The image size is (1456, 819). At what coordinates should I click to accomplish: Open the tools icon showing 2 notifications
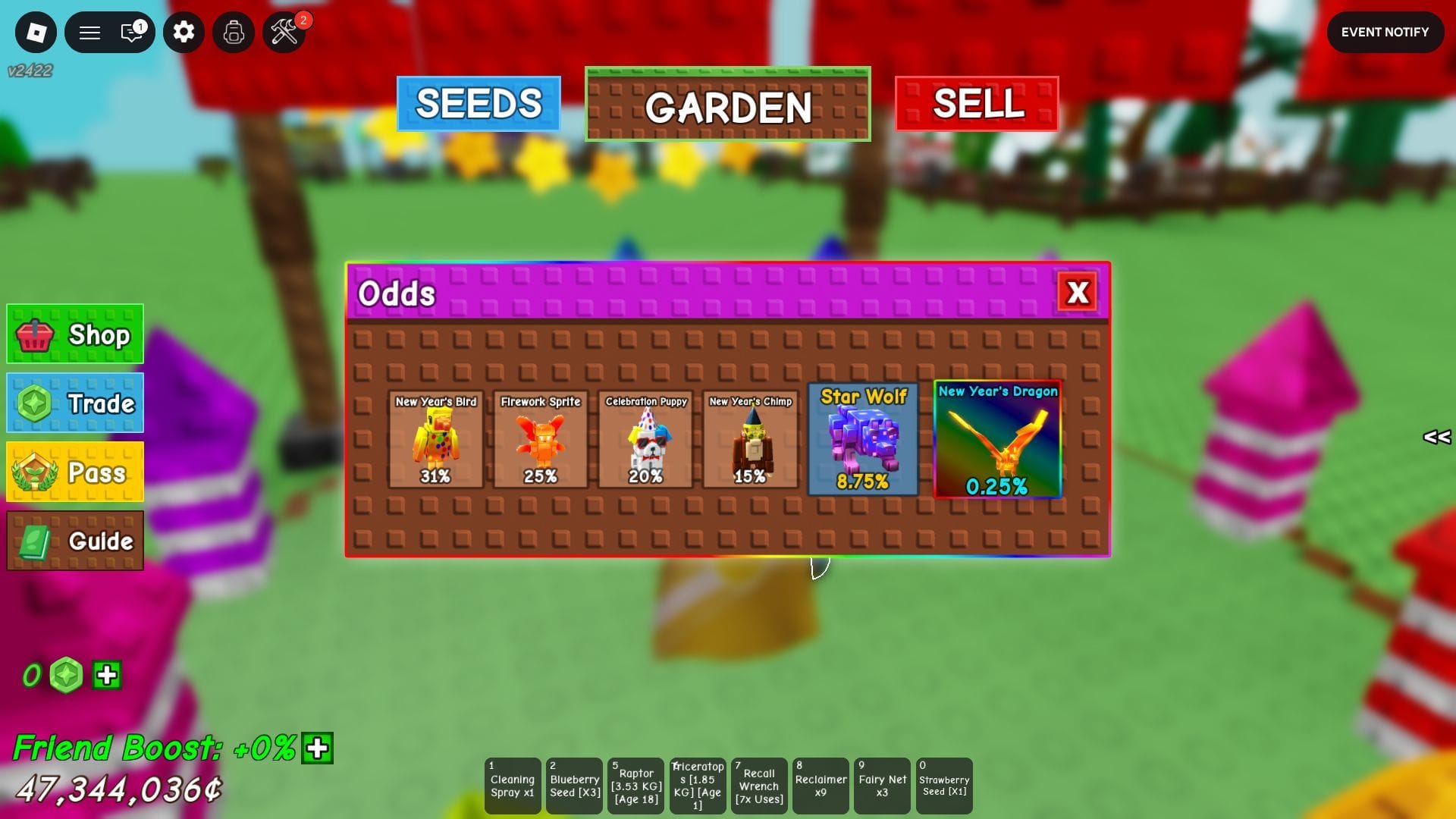(x=284, y=32)
